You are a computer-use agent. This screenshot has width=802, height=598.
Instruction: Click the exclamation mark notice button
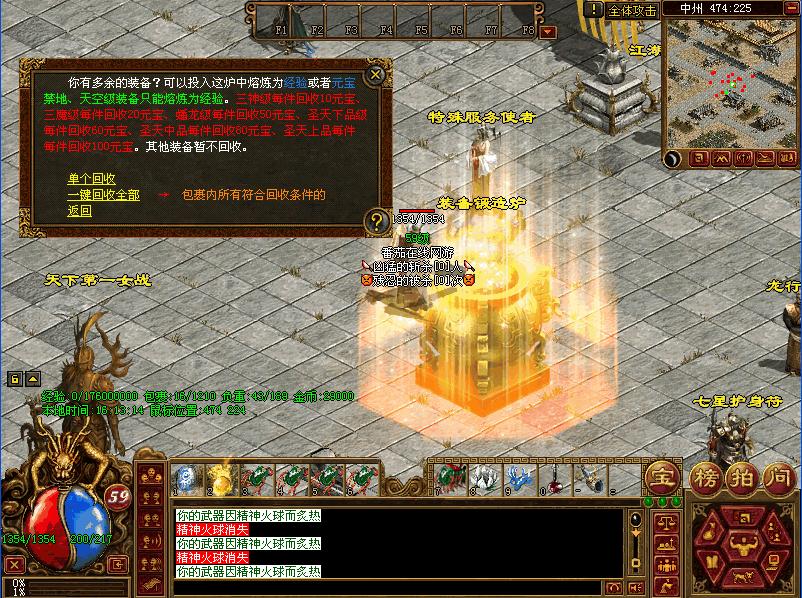(x=595, y=10)
